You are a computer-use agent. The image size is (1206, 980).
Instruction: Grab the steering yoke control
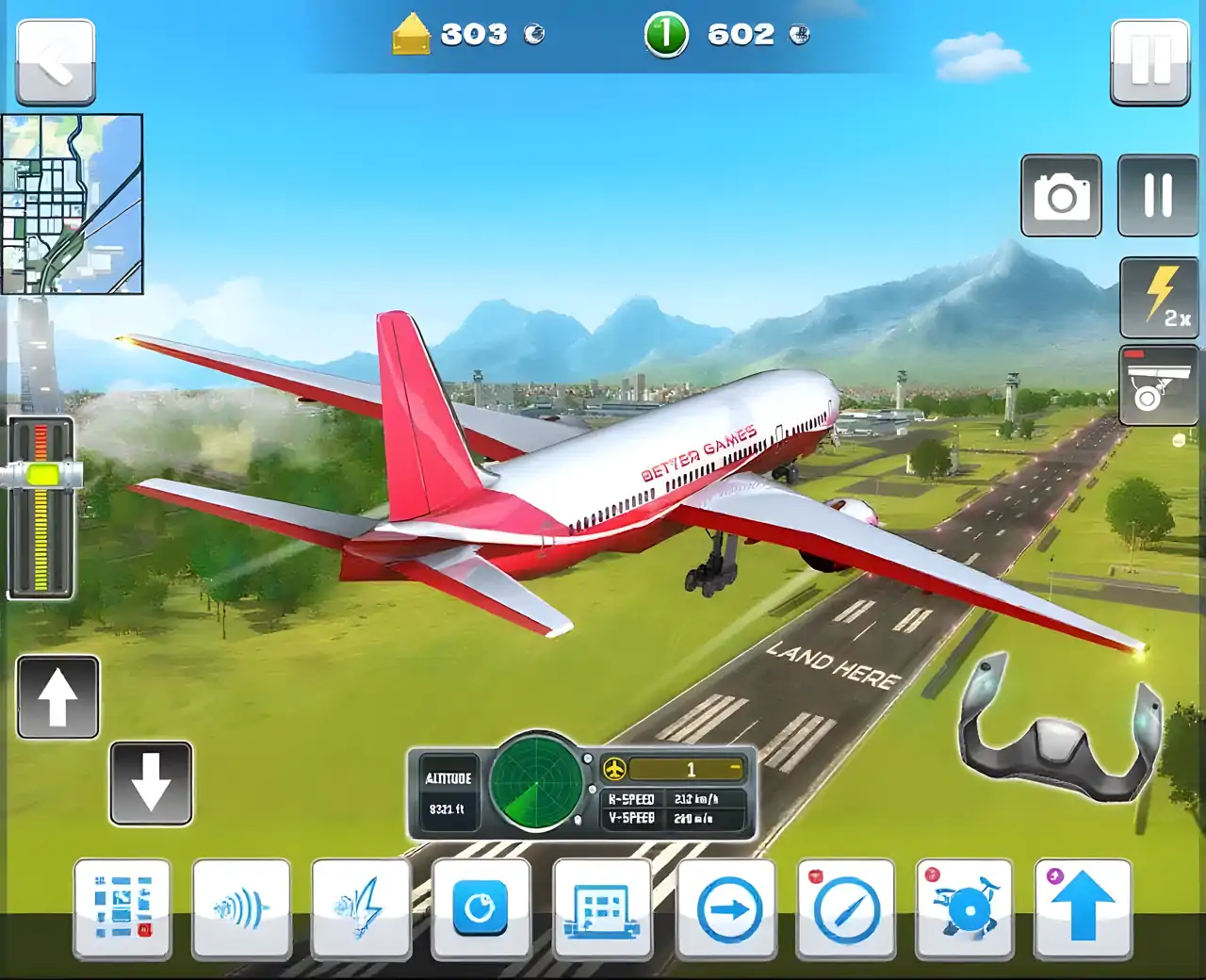(1059, 728)
